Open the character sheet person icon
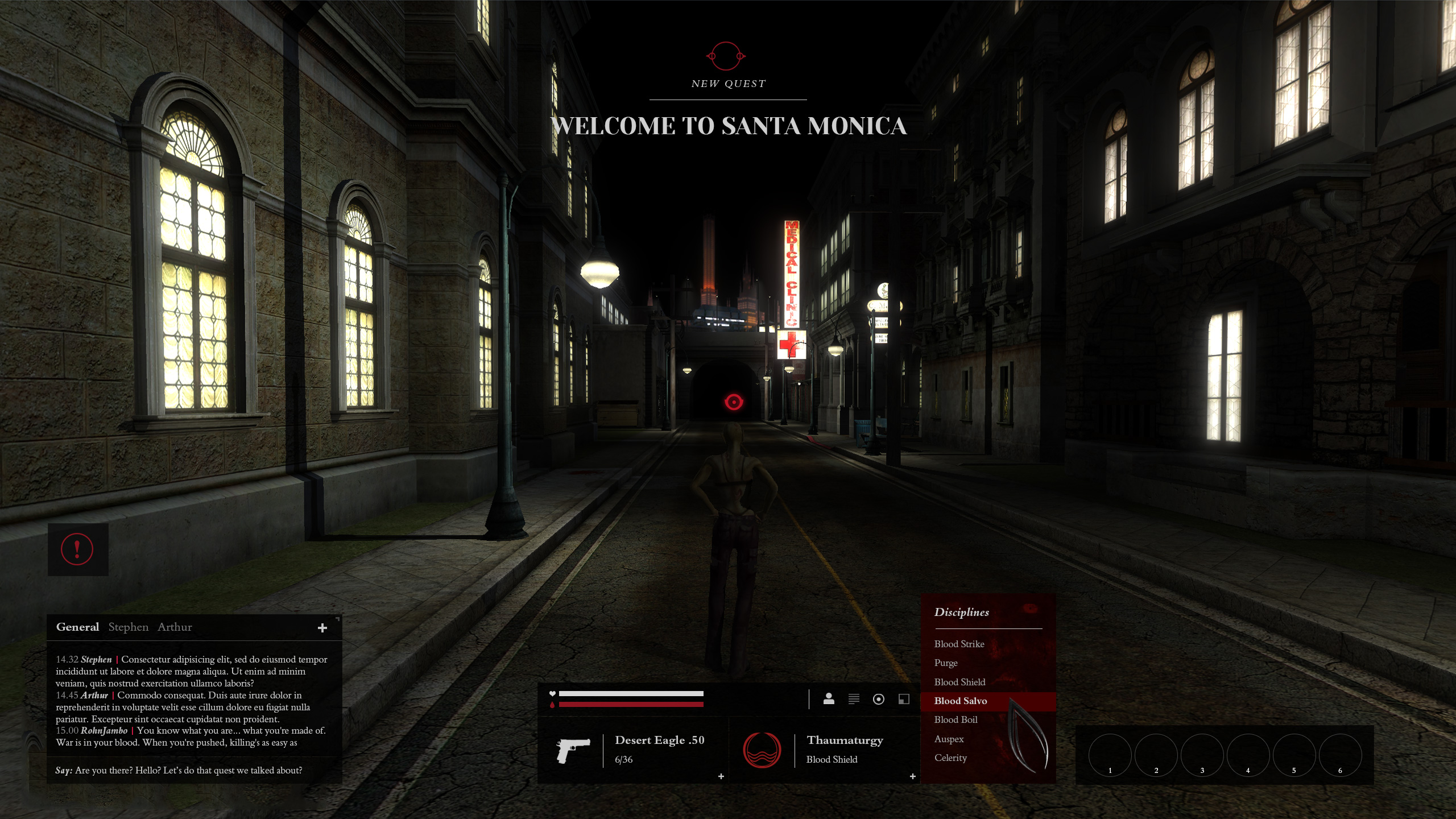 (x=829, y=699)
